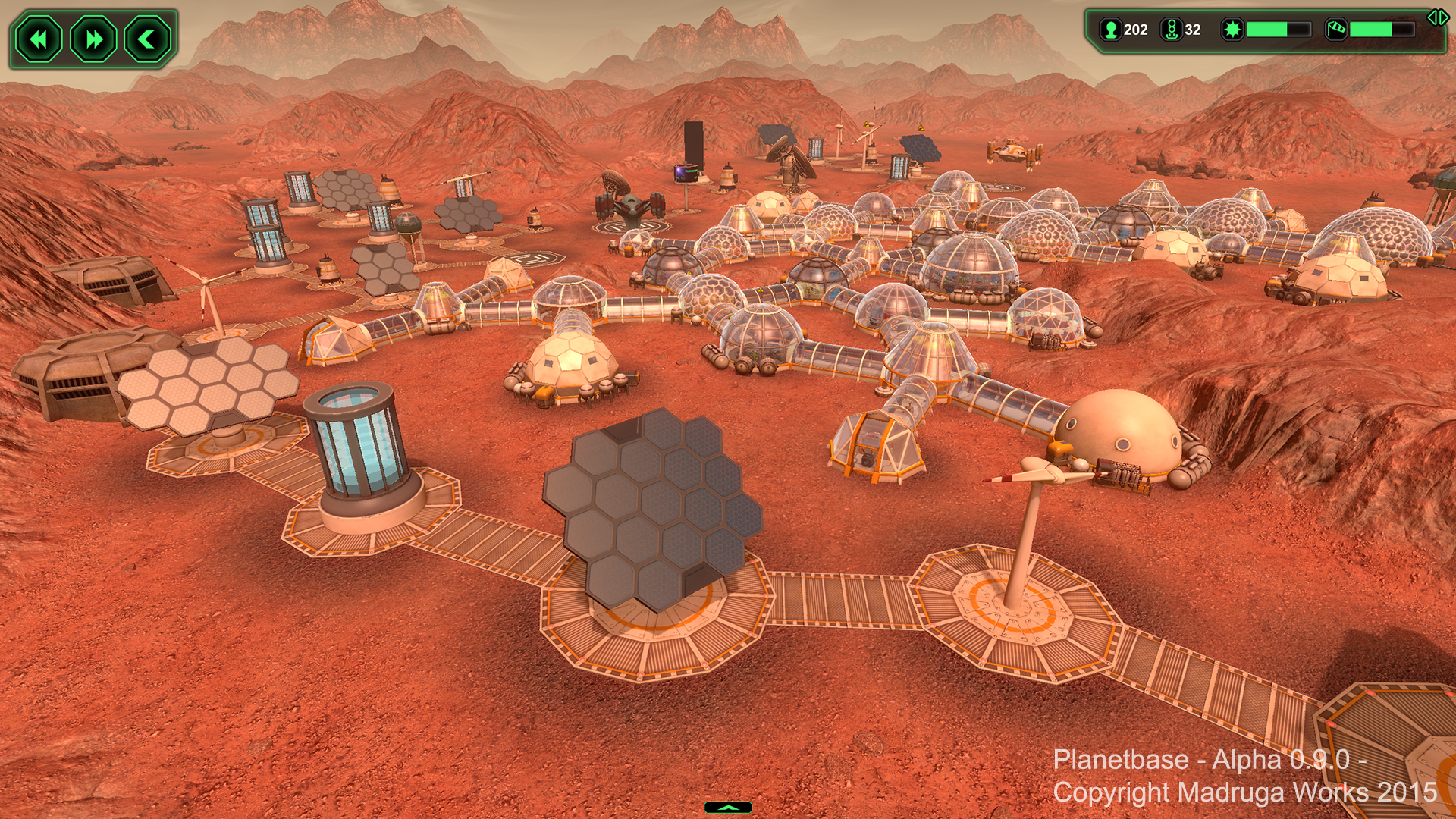1456x819 pixels.
Task: Click the sun solar-level icon
Action: (x=1232, y=30)
